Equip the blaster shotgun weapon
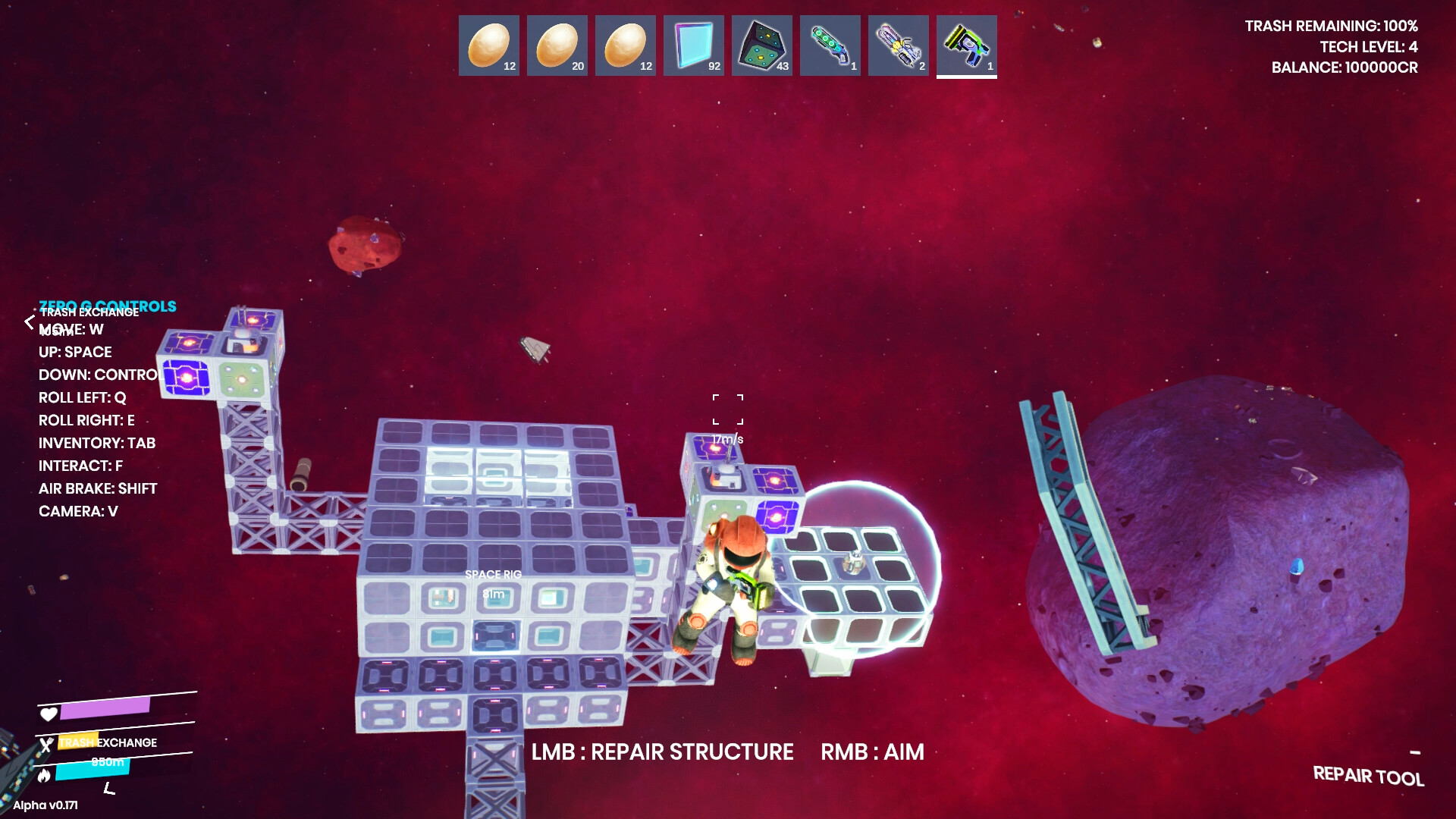Image resolution: width=1456 pixels, height=819 pixels. click(830, 45)
